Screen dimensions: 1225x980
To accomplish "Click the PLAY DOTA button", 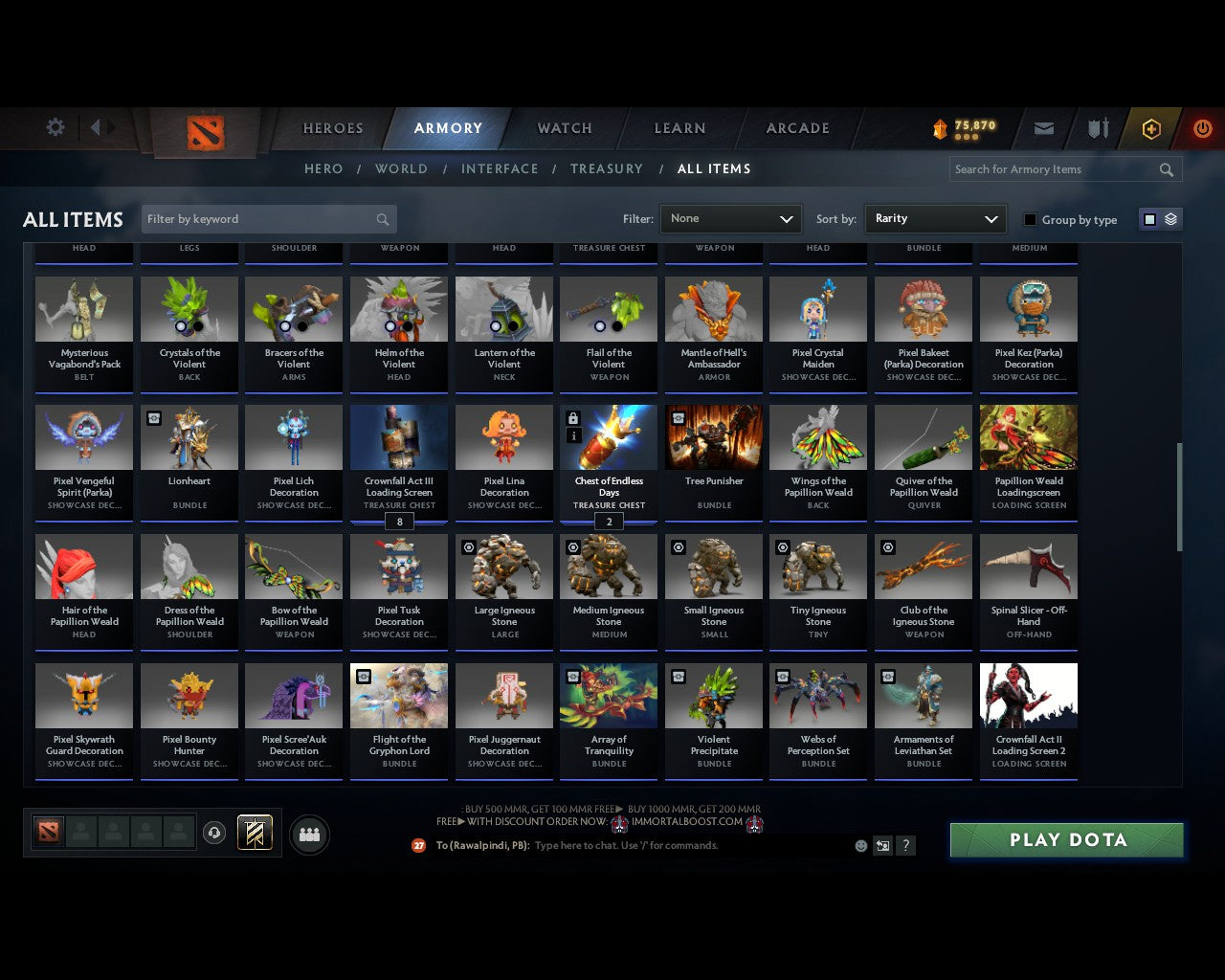I will coord(1066,839).
